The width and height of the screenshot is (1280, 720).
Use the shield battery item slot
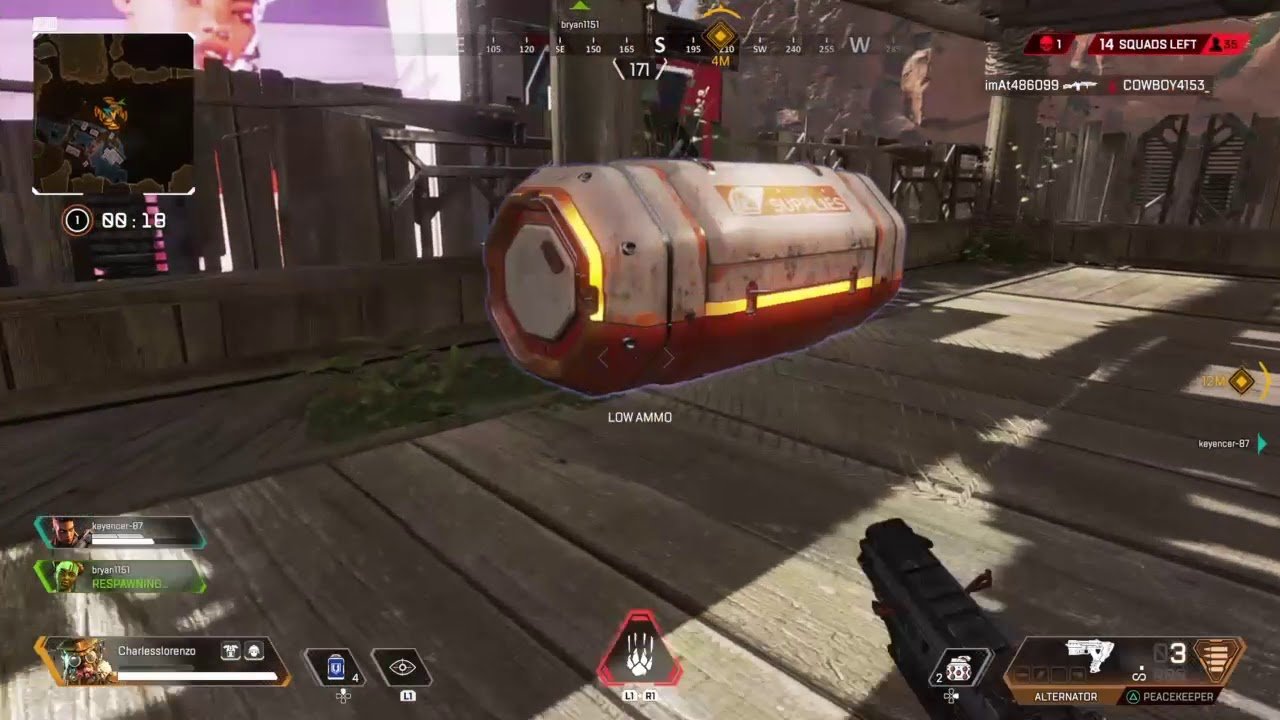point(336,666)
